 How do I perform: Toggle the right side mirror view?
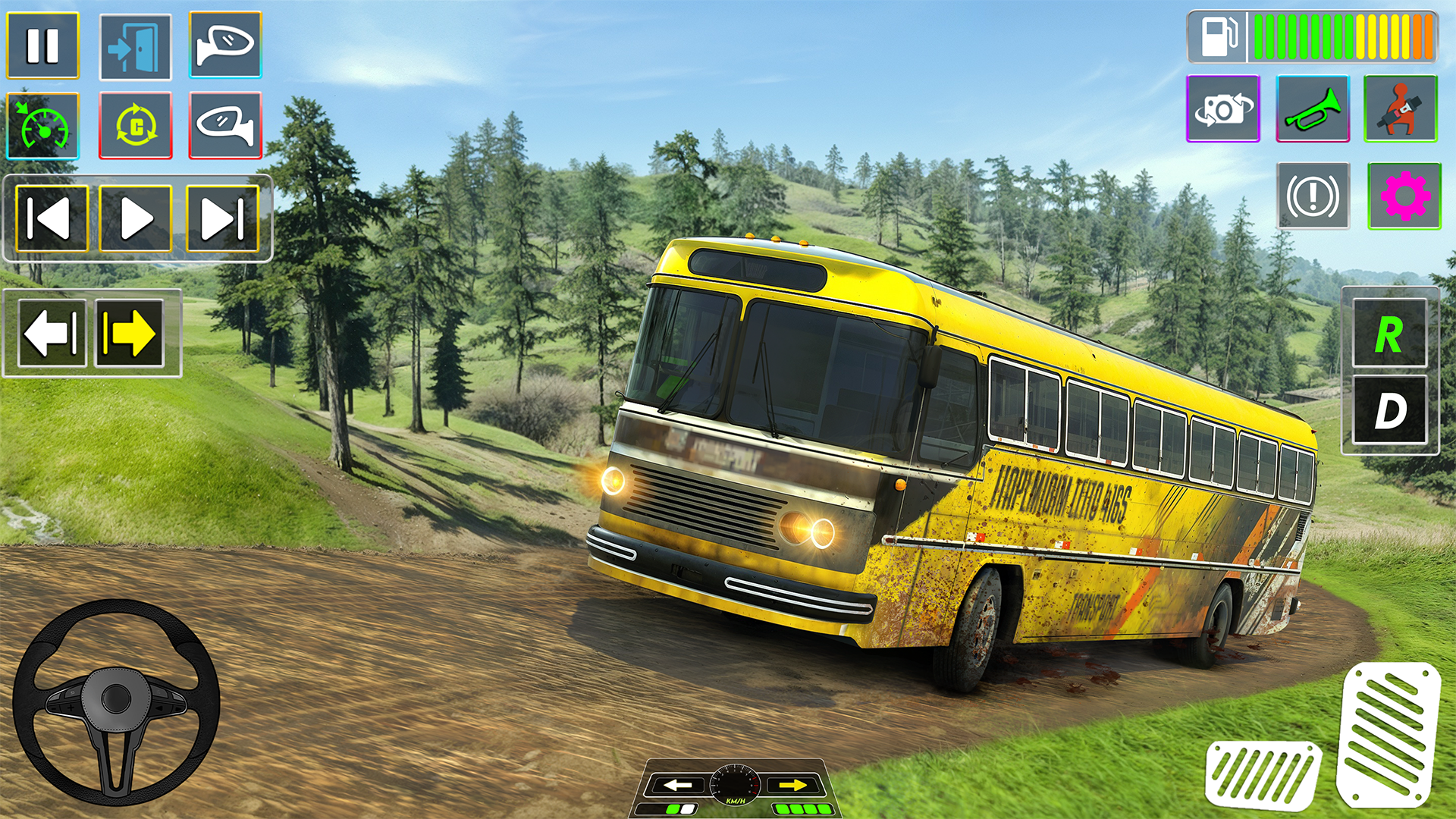(x=225, y=45)
